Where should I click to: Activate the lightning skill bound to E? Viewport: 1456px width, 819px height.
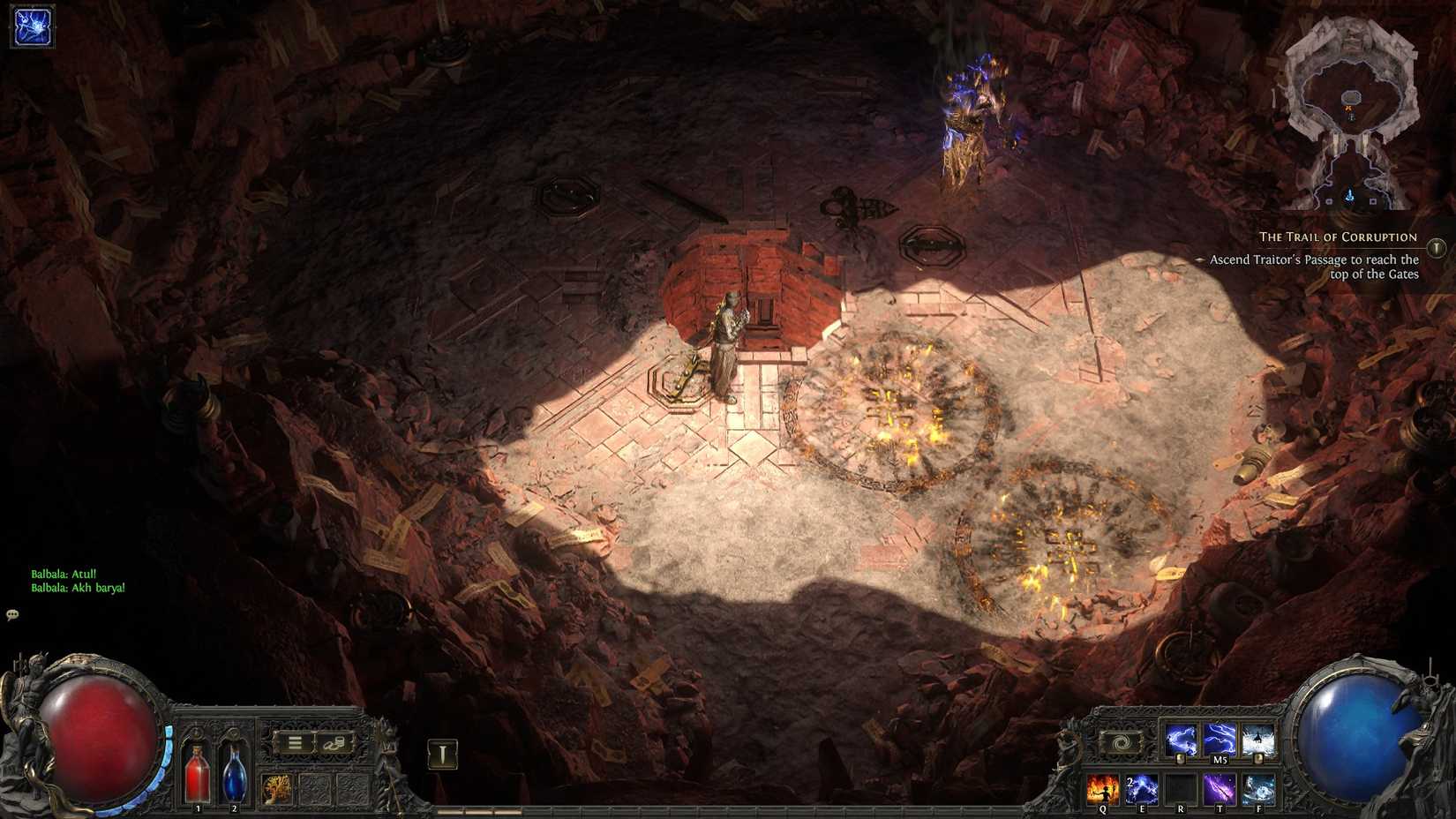(1141, 788)
